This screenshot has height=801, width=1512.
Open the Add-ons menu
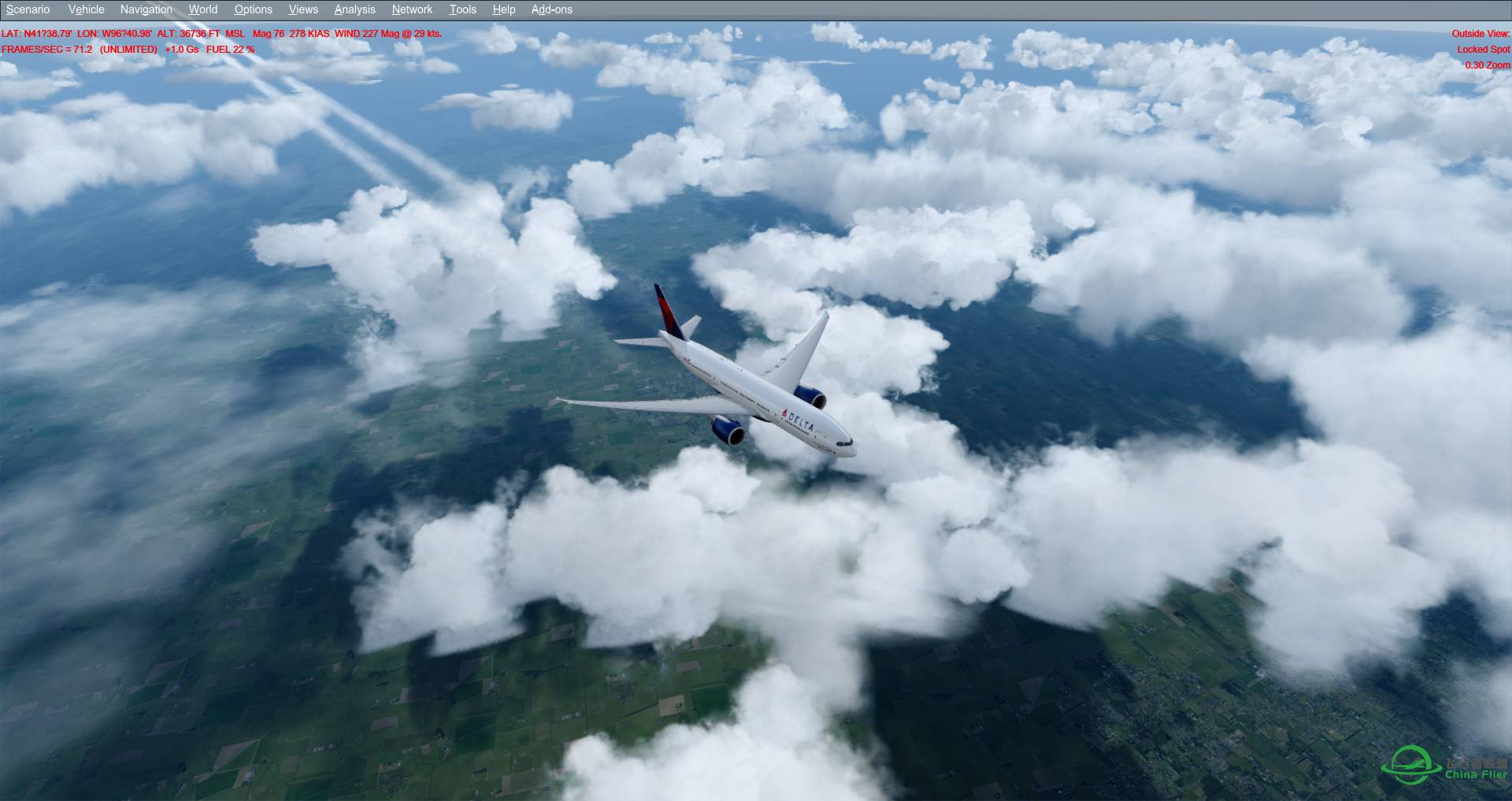coord(550,9)
